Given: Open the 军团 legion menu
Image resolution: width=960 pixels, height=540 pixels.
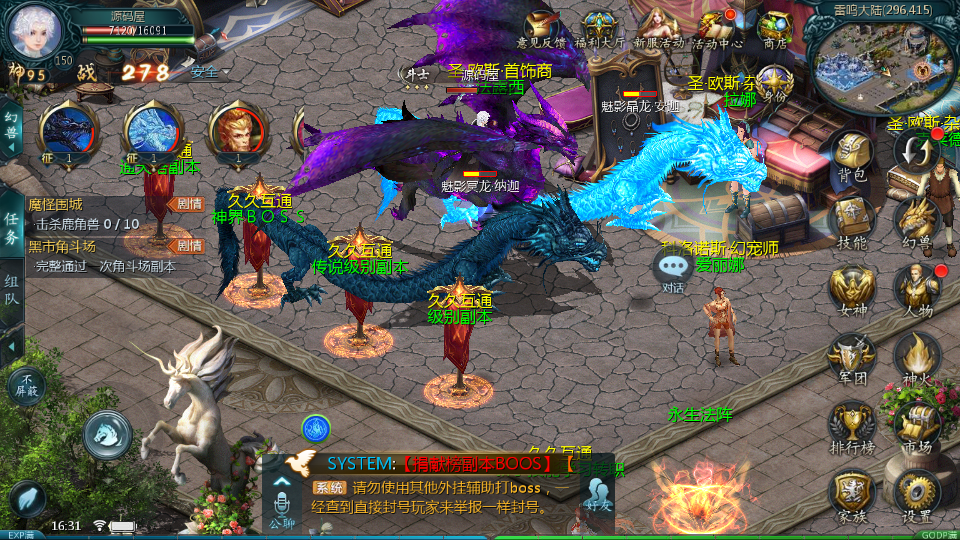Looking at the screenshot, I should pyautogui.click(x=852, y=357).
